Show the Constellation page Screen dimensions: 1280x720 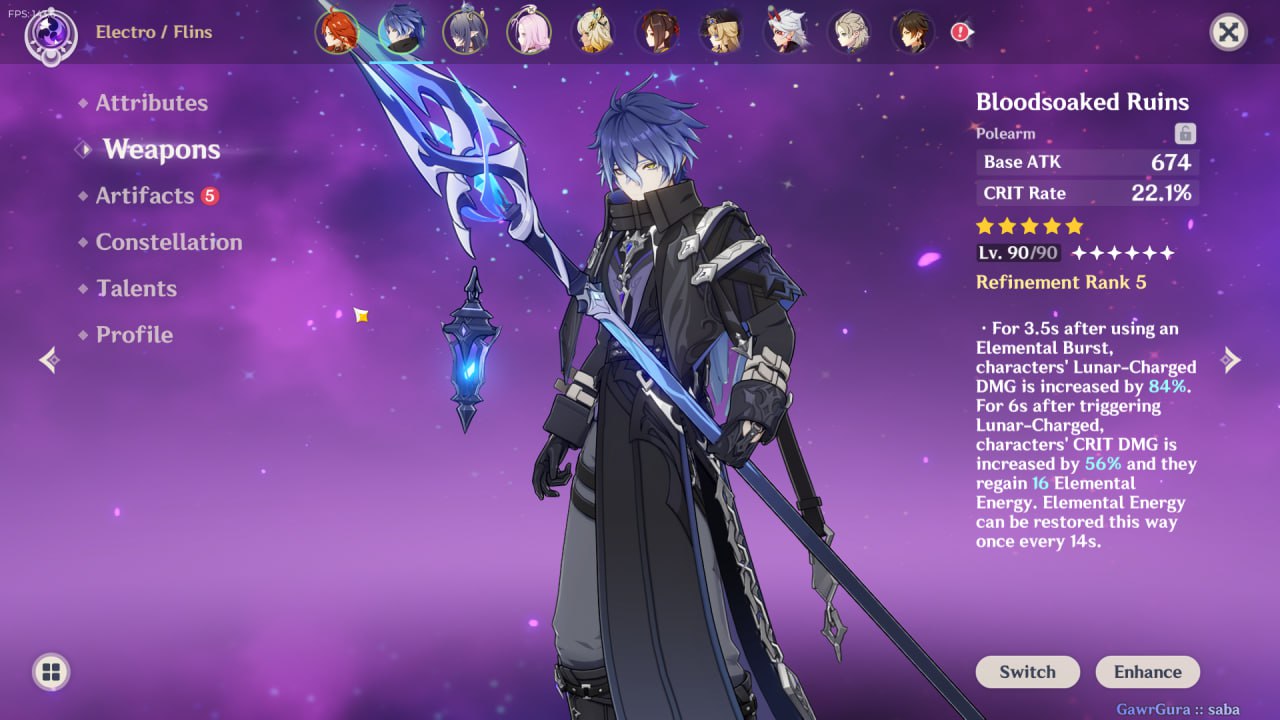(x=168, y=242)
